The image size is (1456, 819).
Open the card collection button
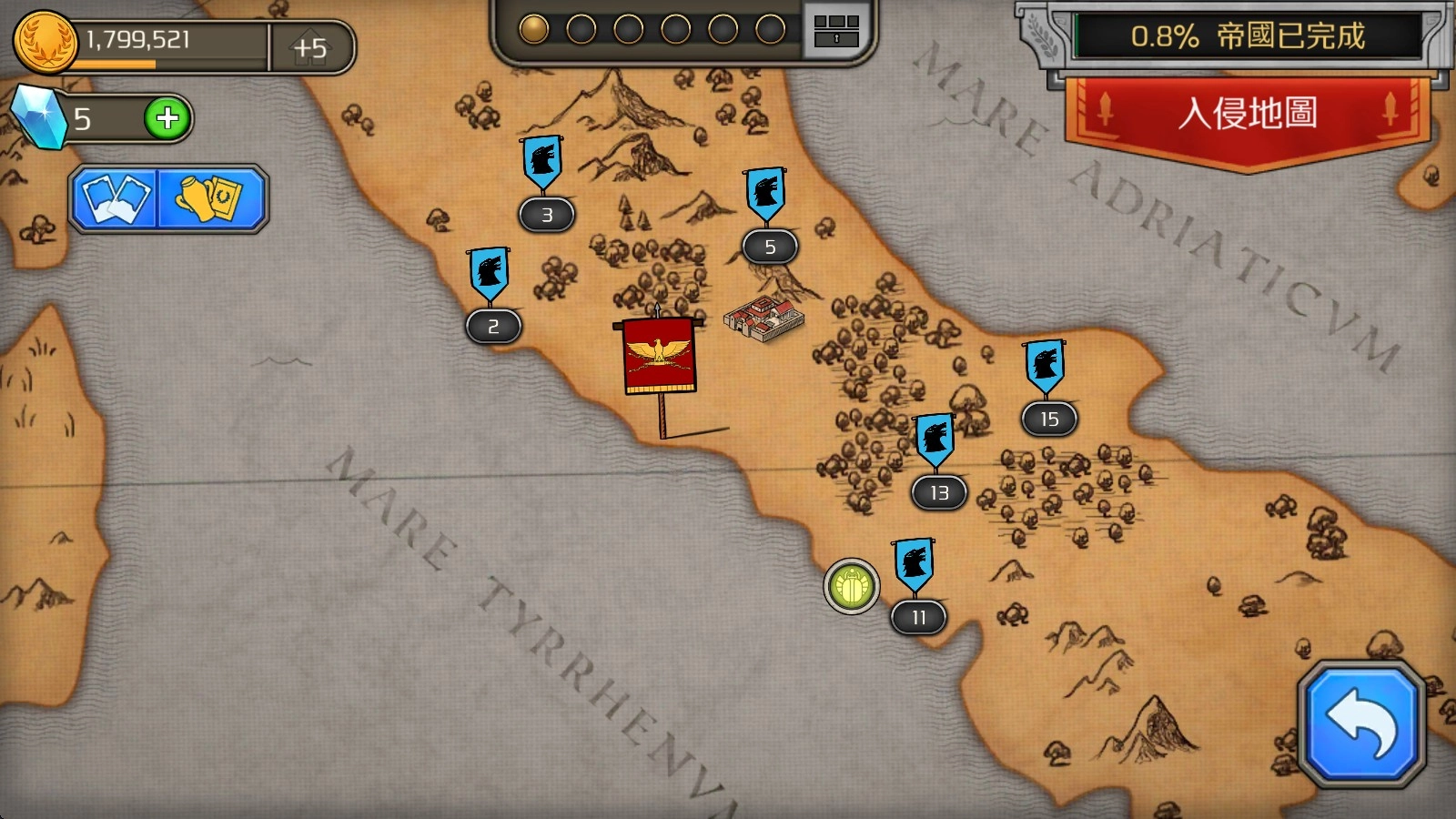(x=116, y=197)
